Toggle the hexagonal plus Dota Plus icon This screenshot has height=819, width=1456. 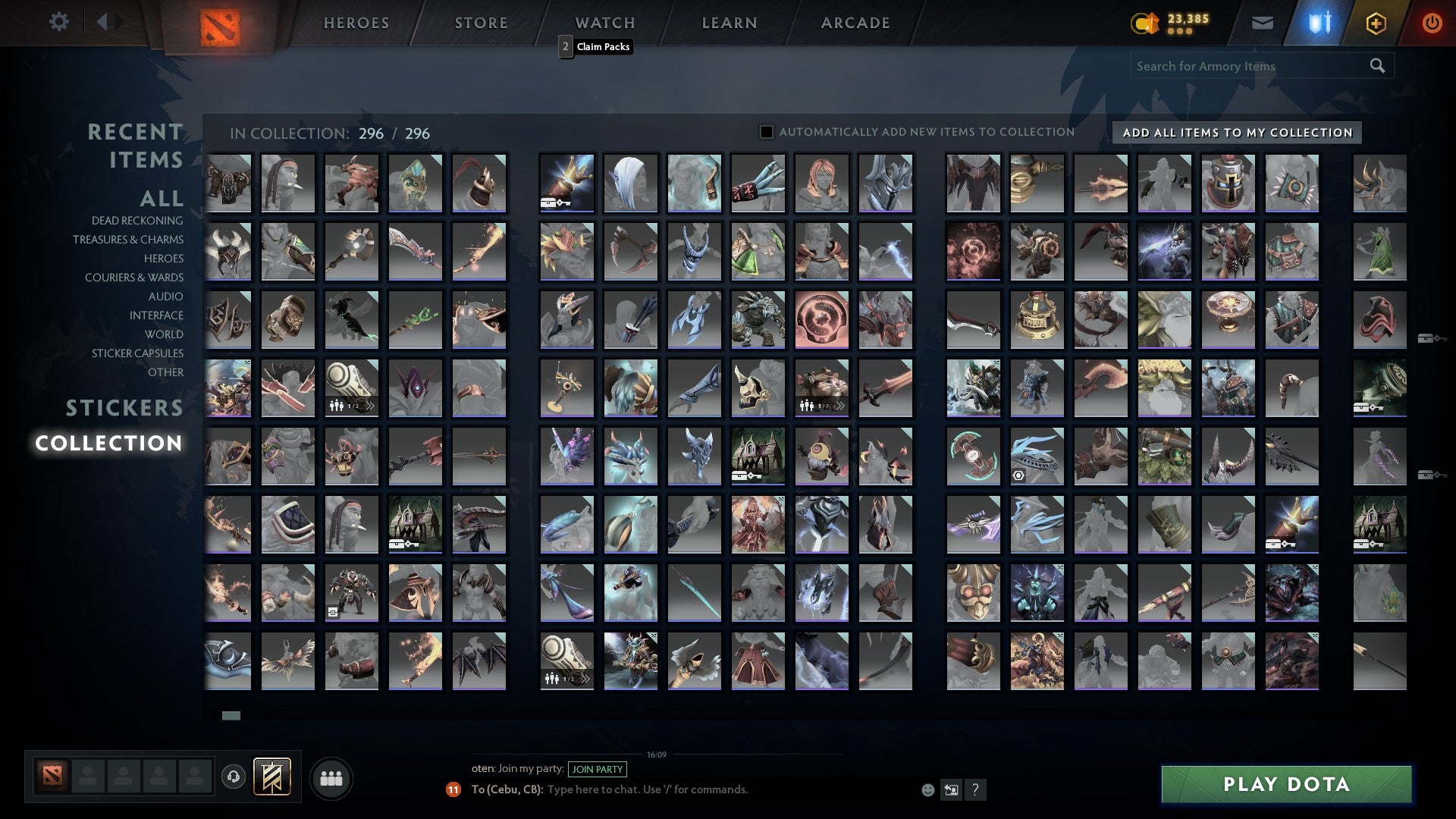[1376, 23]
